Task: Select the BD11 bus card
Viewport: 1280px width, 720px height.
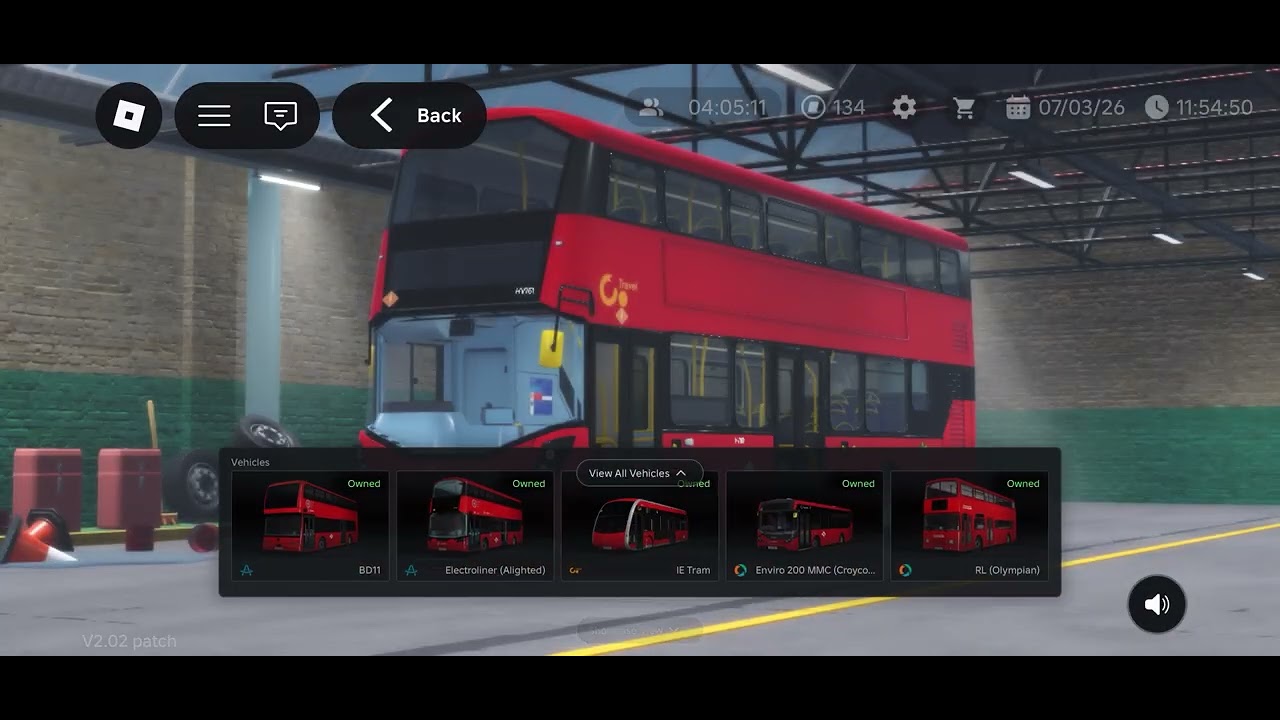Action: pos(310,527)
